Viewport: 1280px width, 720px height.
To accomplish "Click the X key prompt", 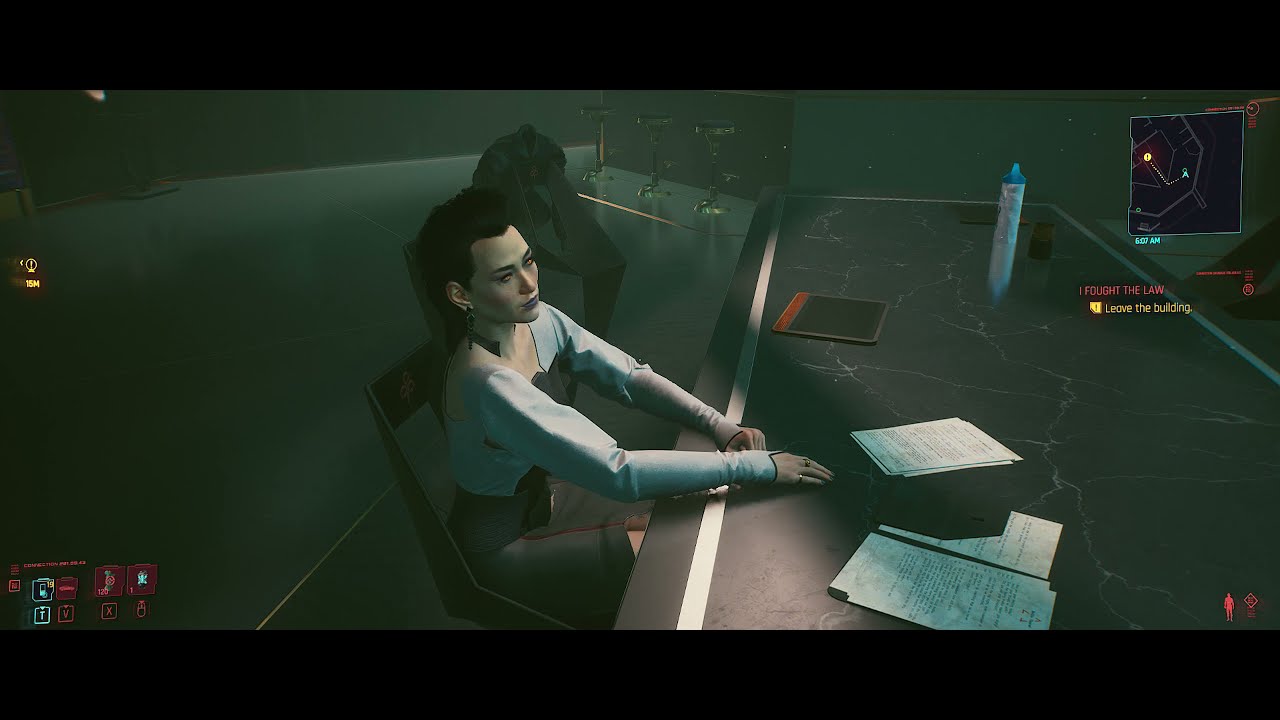I will point(109,611).
